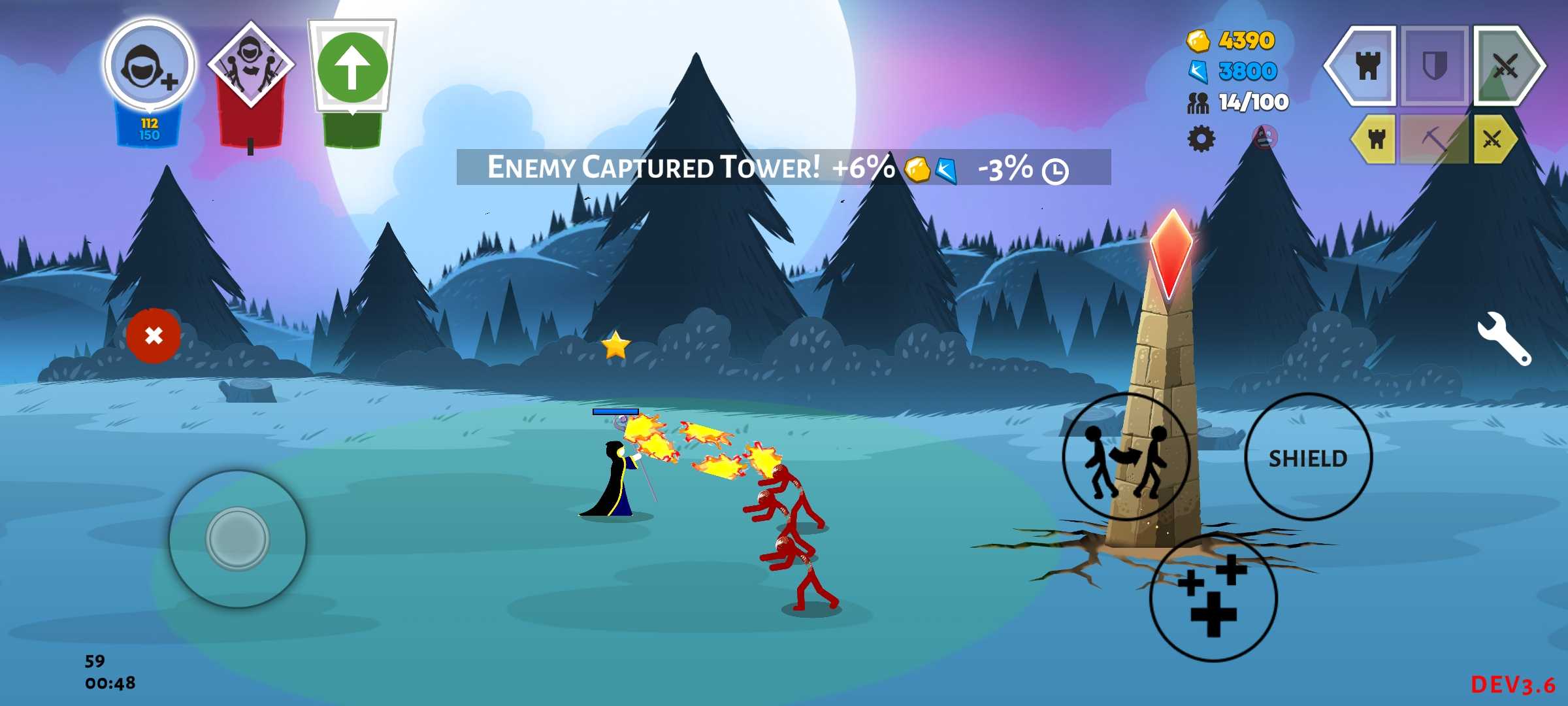1568x706 pixels.
Task: Click the red X cancel button
Action: coord(154,336)
